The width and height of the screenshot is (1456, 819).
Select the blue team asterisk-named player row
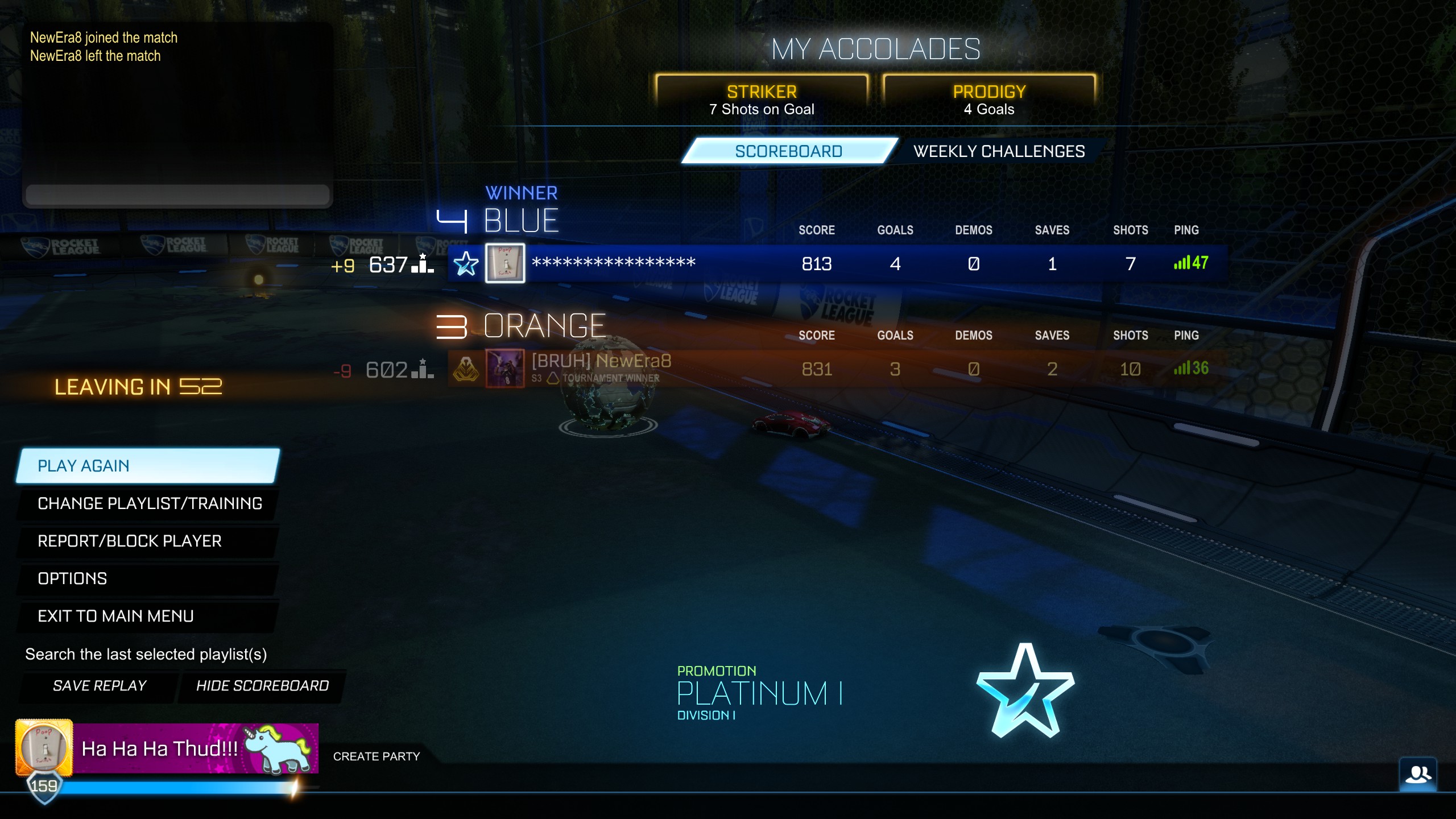[x=836, y=263]
